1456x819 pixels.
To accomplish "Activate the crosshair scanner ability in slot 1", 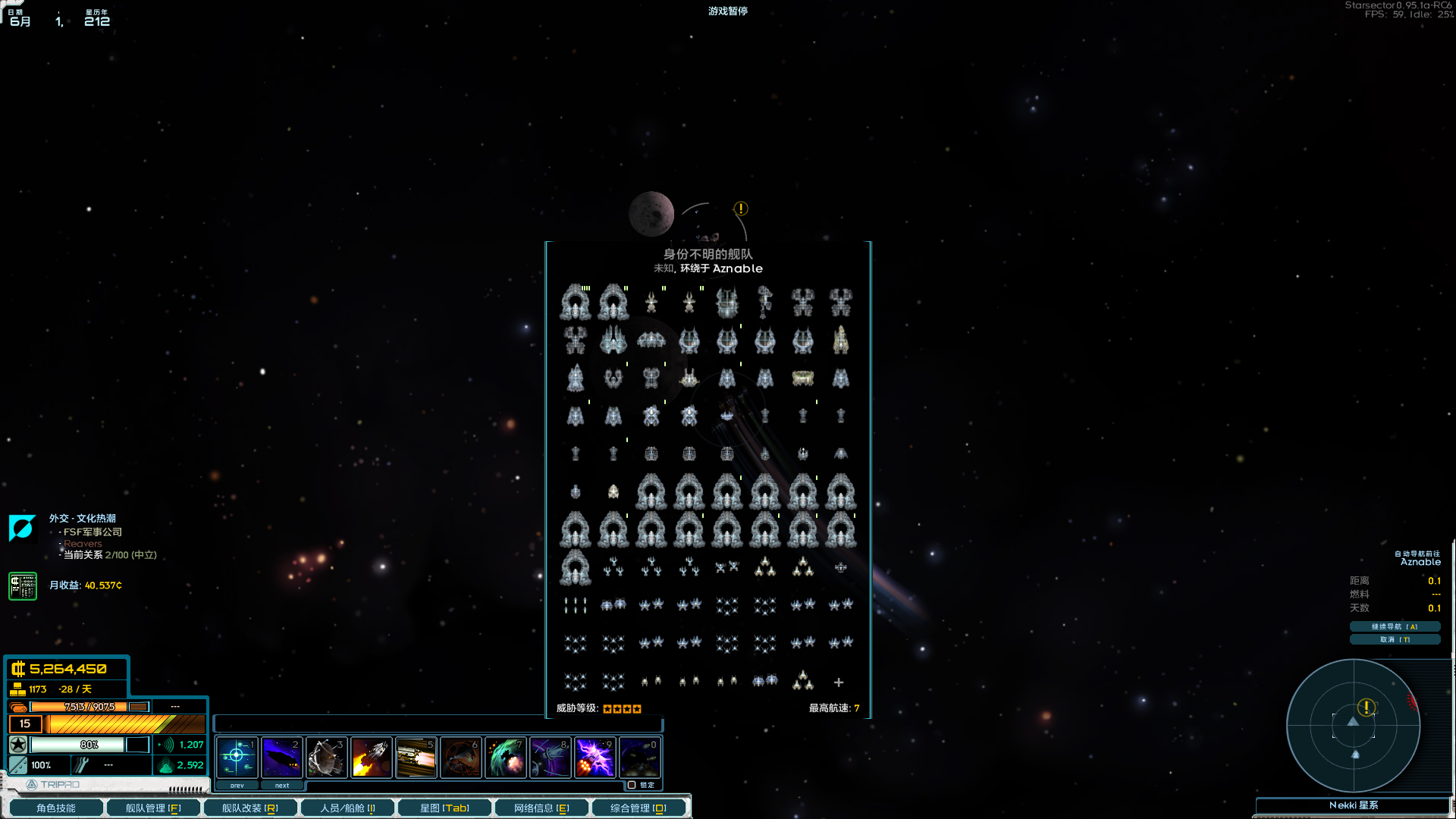I will (x=237, y=757).
